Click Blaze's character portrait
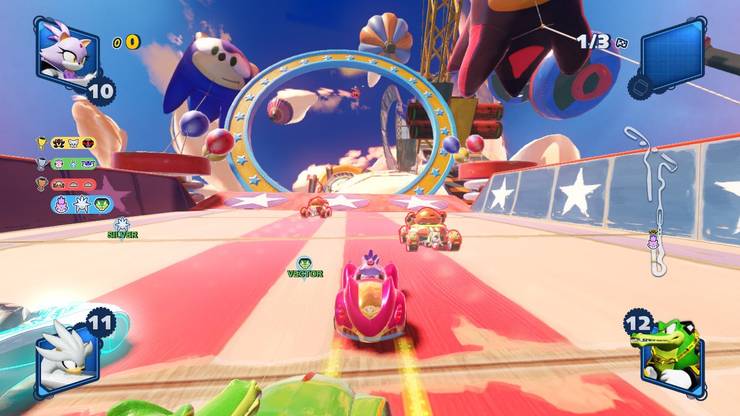Screen dimensions: 740x416 click(x=66, y=50)
